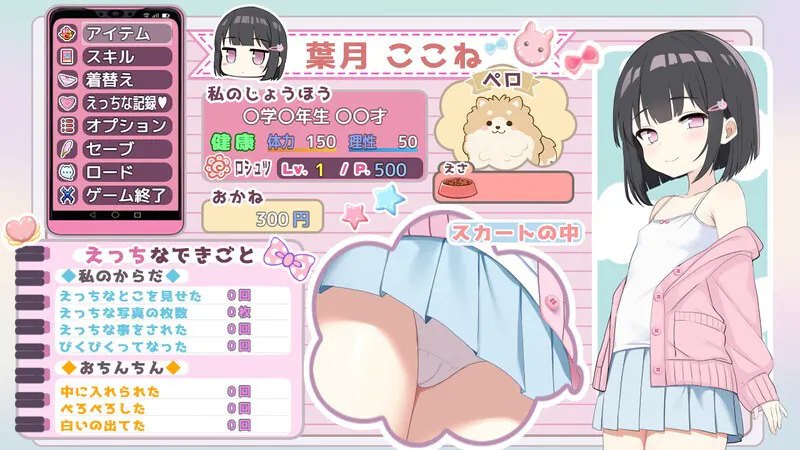Select セーブ (Save) in phone menu
The width and height of the screenshot is (800, 450).
[x=114, y=149]
